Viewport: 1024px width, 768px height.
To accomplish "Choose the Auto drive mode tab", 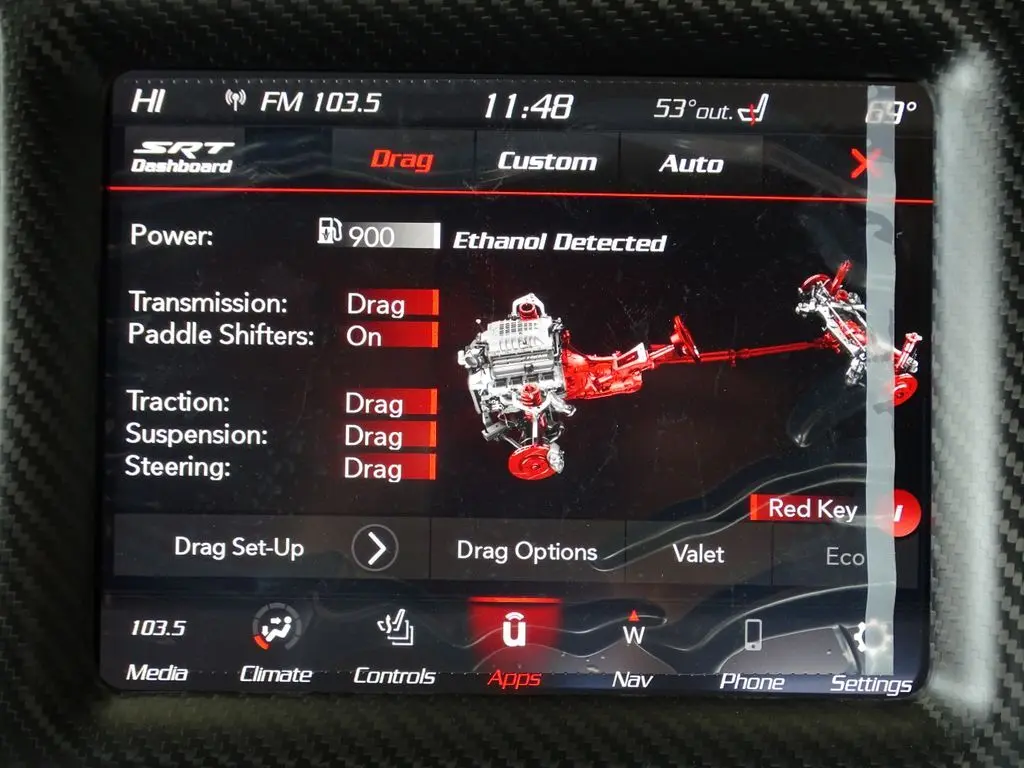I will click(690, 163).
